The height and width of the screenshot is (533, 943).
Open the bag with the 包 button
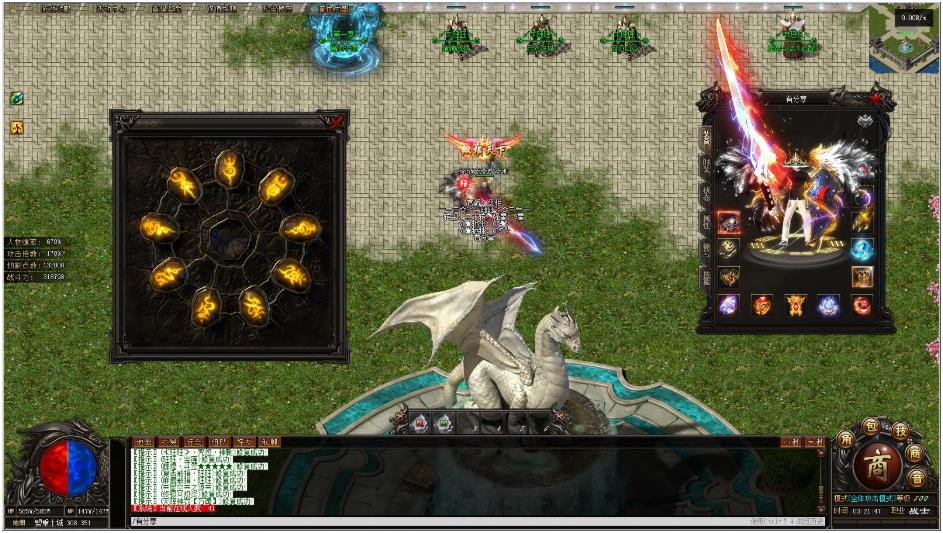871,428
